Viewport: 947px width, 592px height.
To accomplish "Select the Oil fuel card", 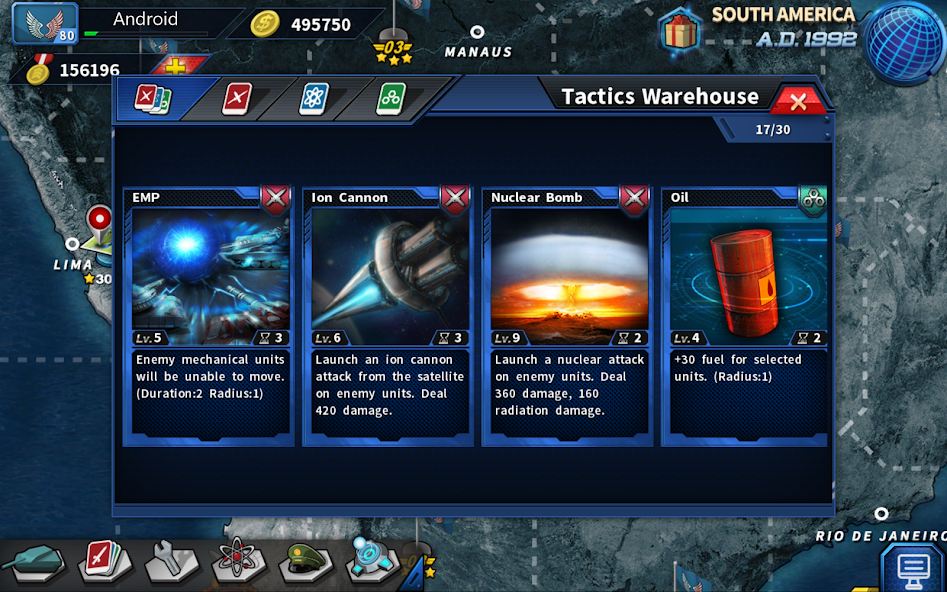I will 746,315.
